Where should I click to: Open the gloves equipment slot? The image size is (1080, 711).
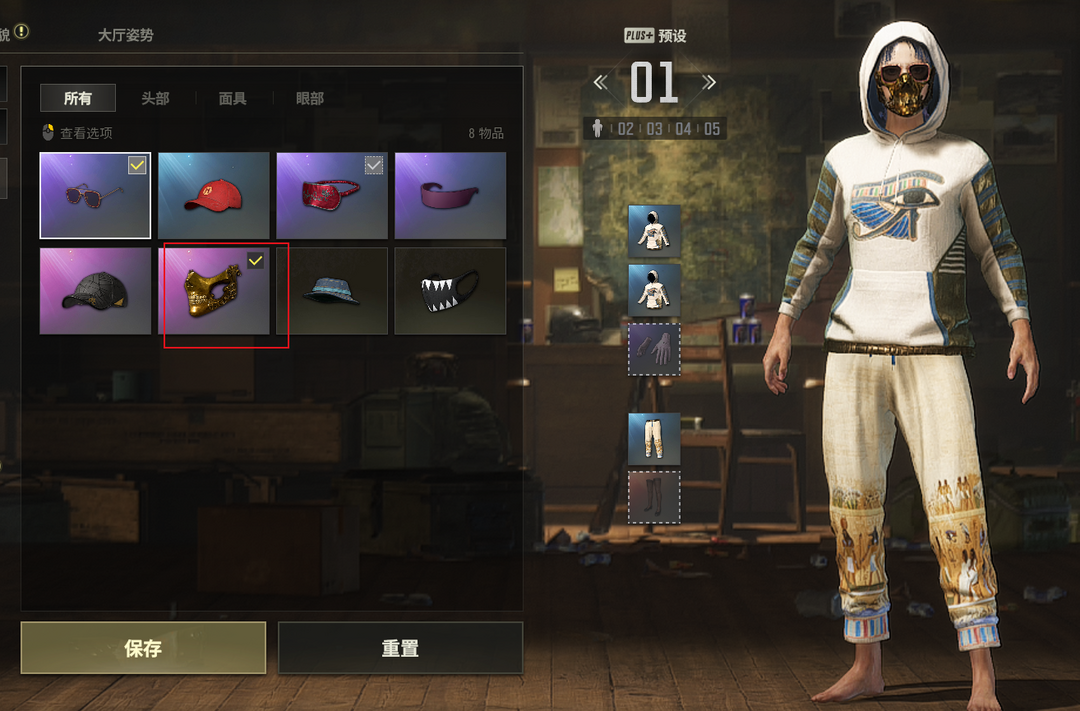click(654, 349)
